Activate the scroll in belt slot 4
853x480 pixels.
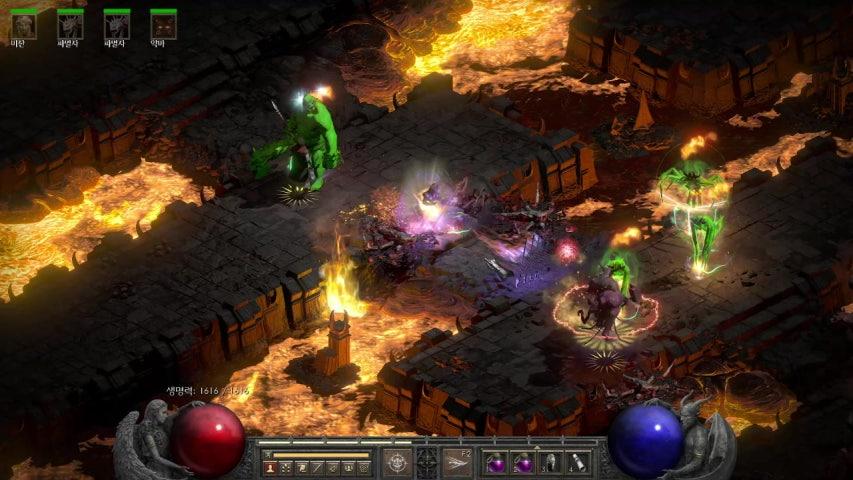577,463
